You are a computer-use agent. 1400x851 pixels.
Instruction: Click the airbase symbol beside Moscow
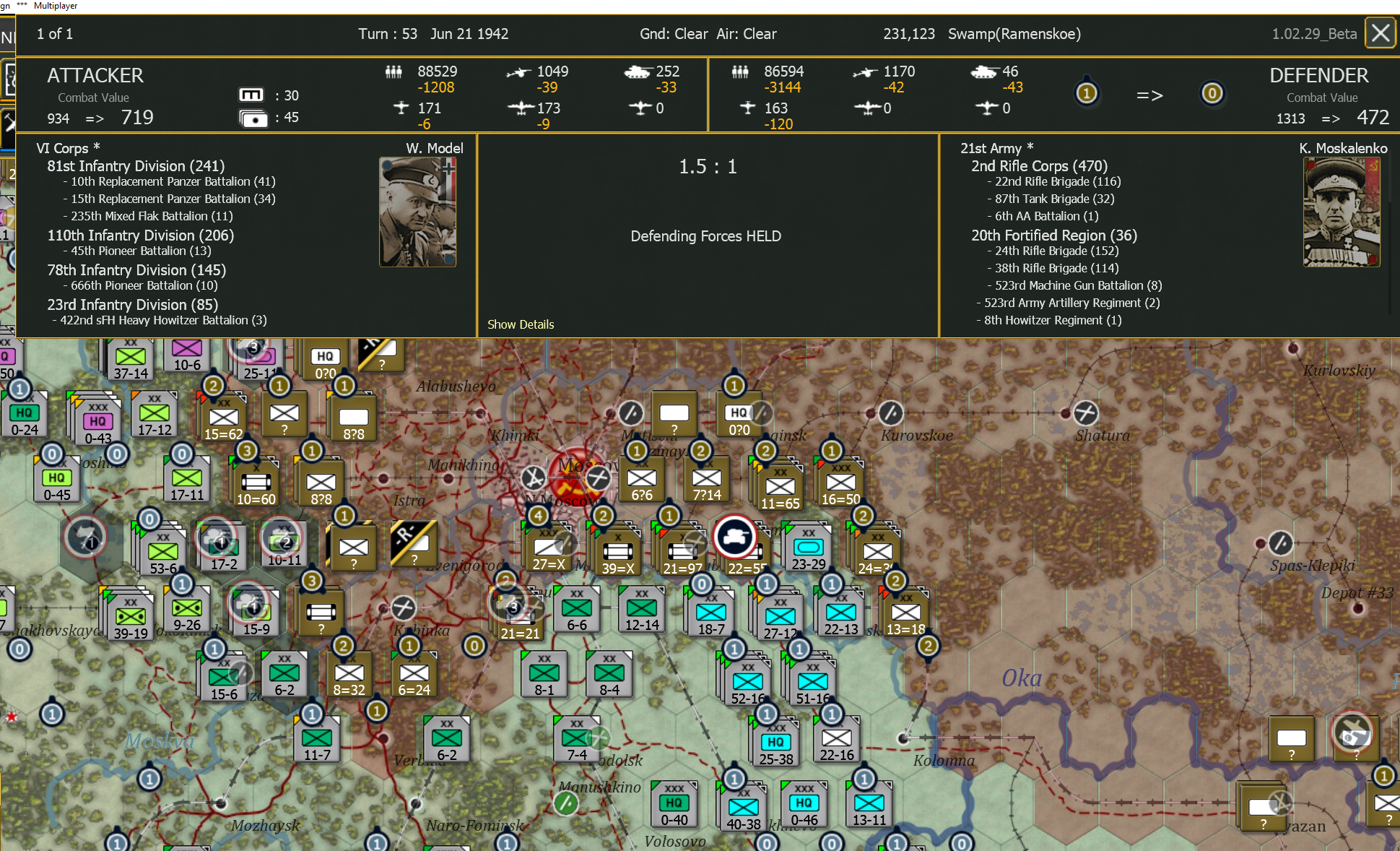(x=599, y=478)
